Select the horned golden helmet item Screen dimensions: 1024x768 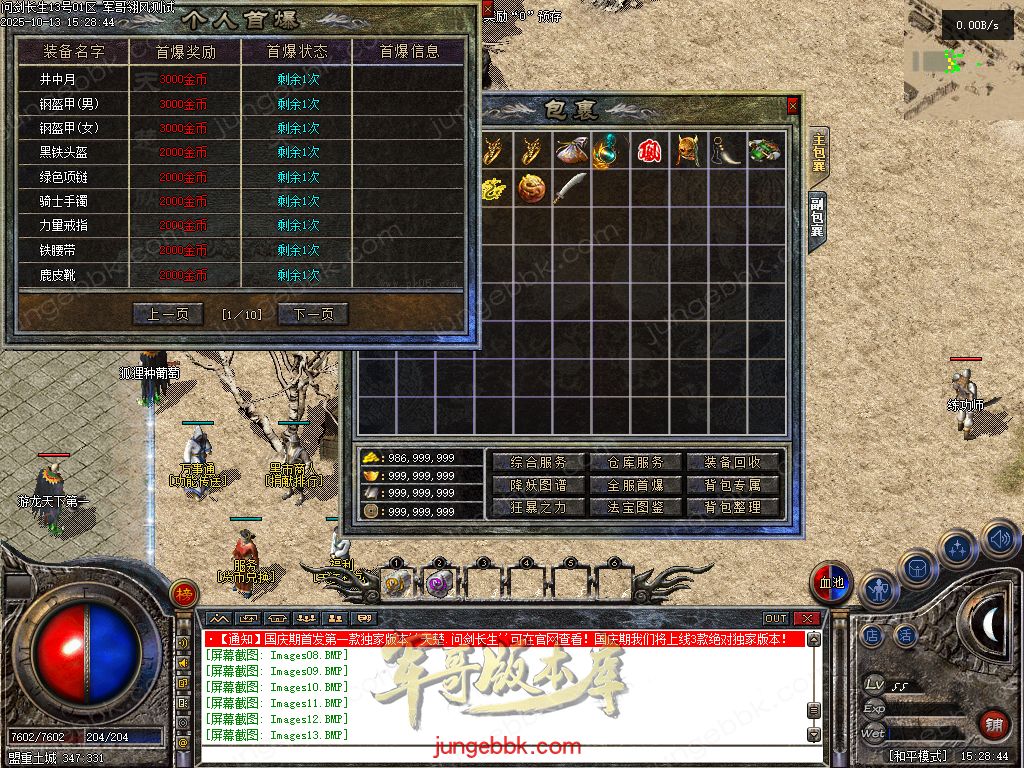click(x=686, y=151)
